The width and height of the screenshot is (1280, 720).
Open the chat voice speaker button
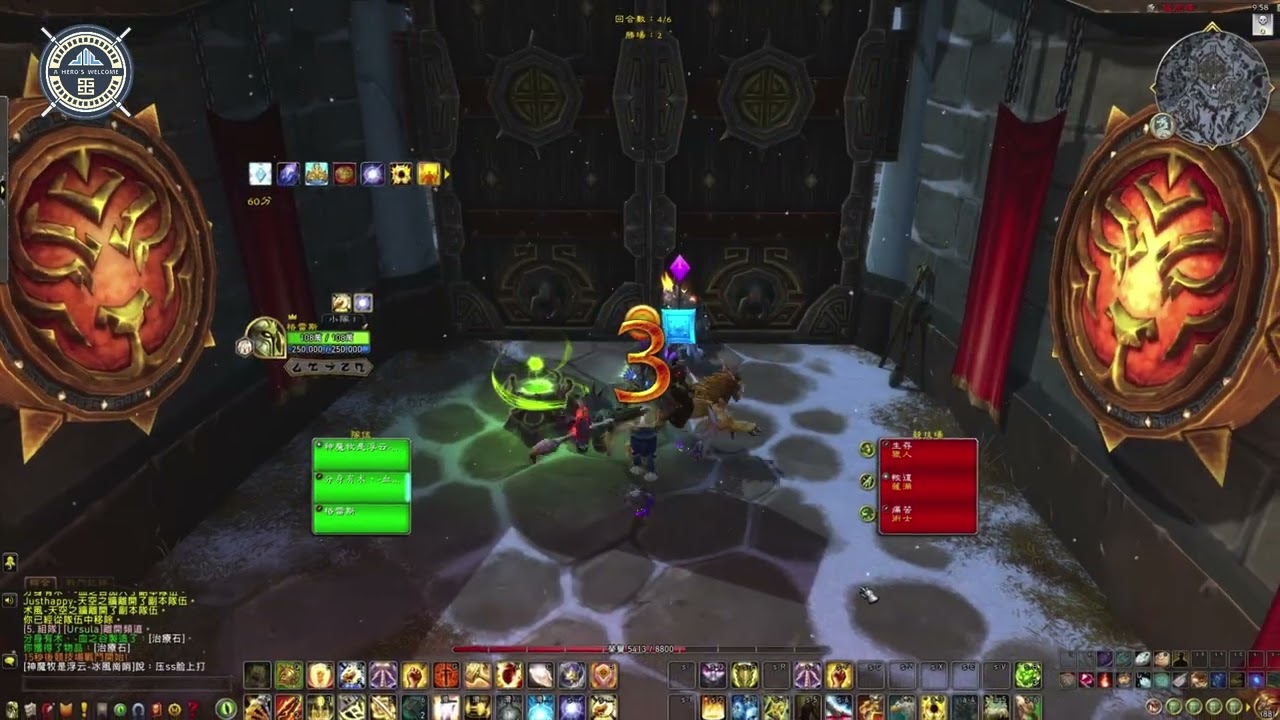click(x=9, y=600)
